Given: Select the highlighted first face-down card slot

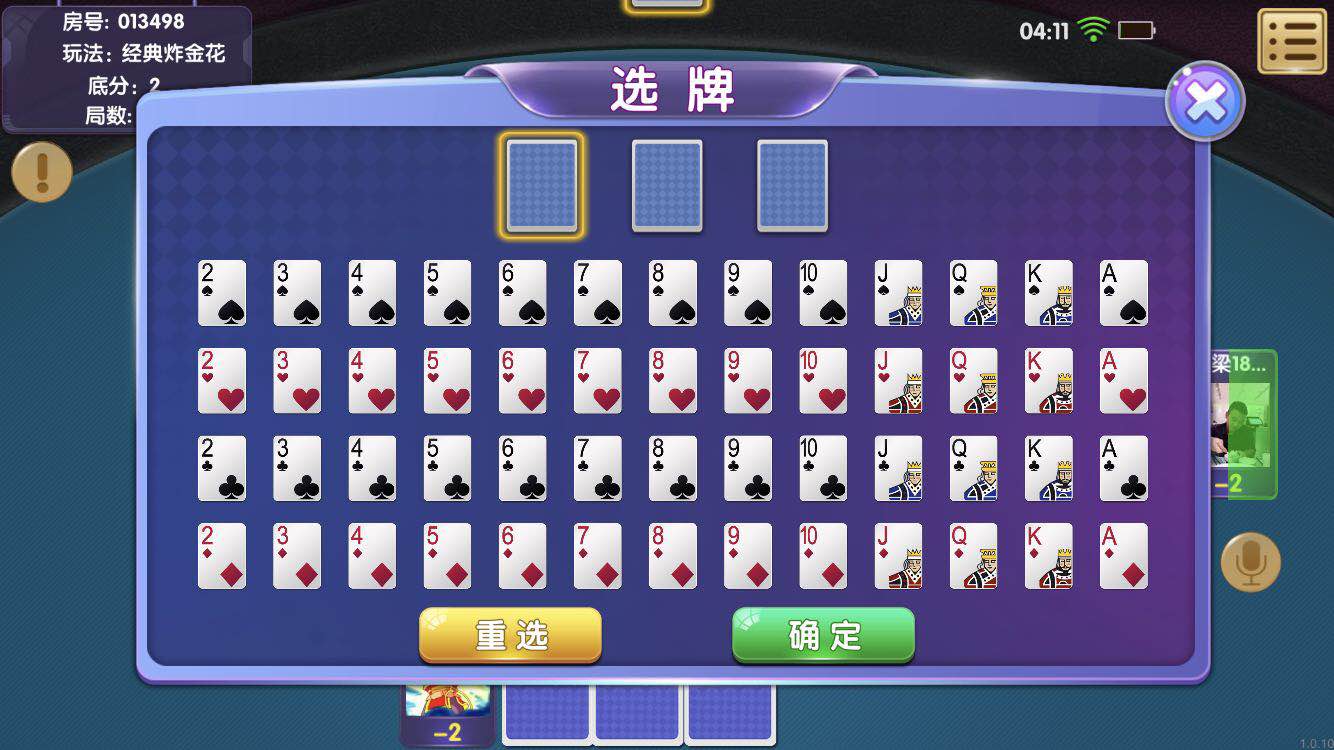Looking at the screenshot, I should (542, 186).
